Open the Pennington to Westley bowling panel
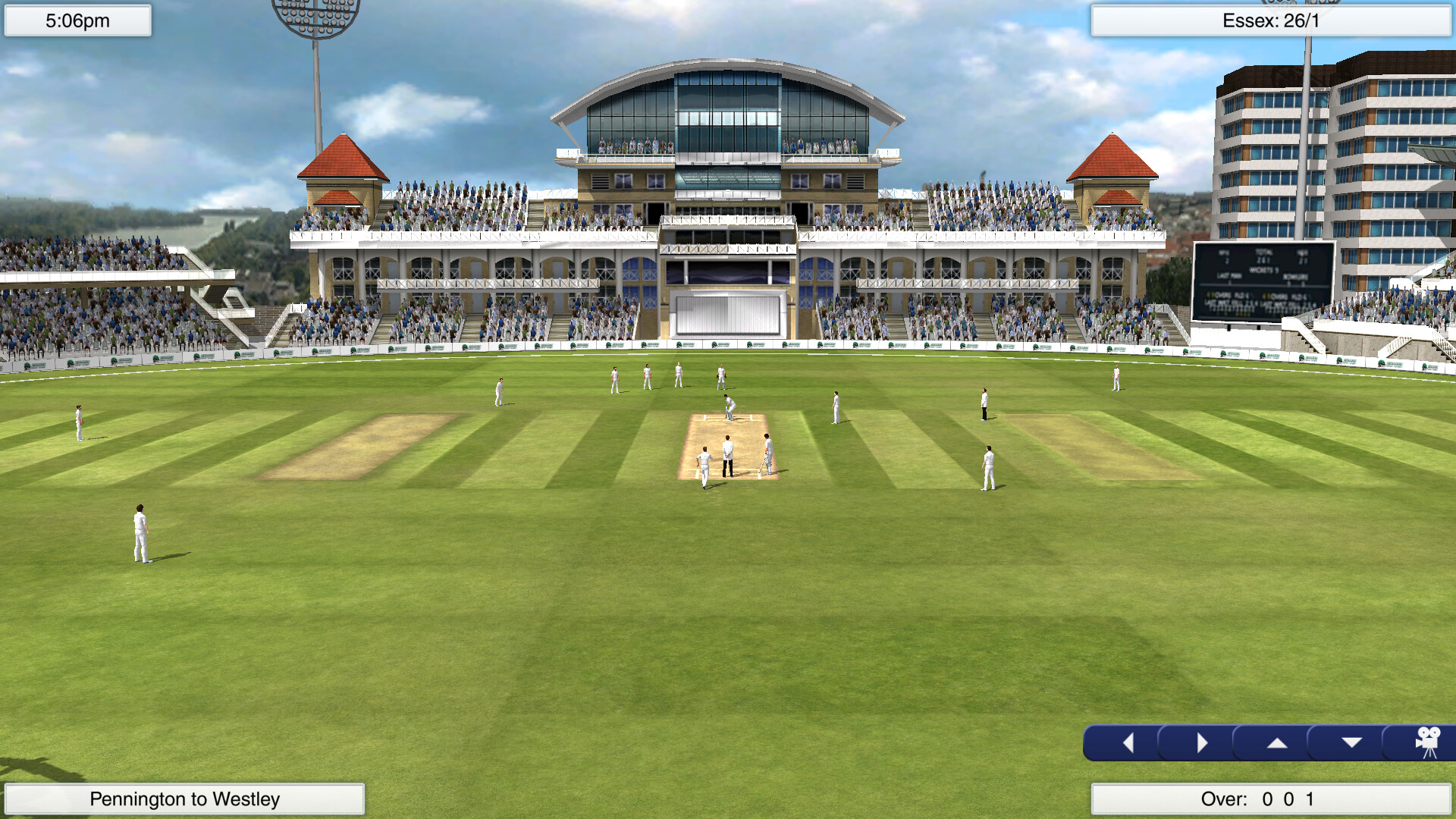The height and width of the screenshot is (819, 1456). 184,798
